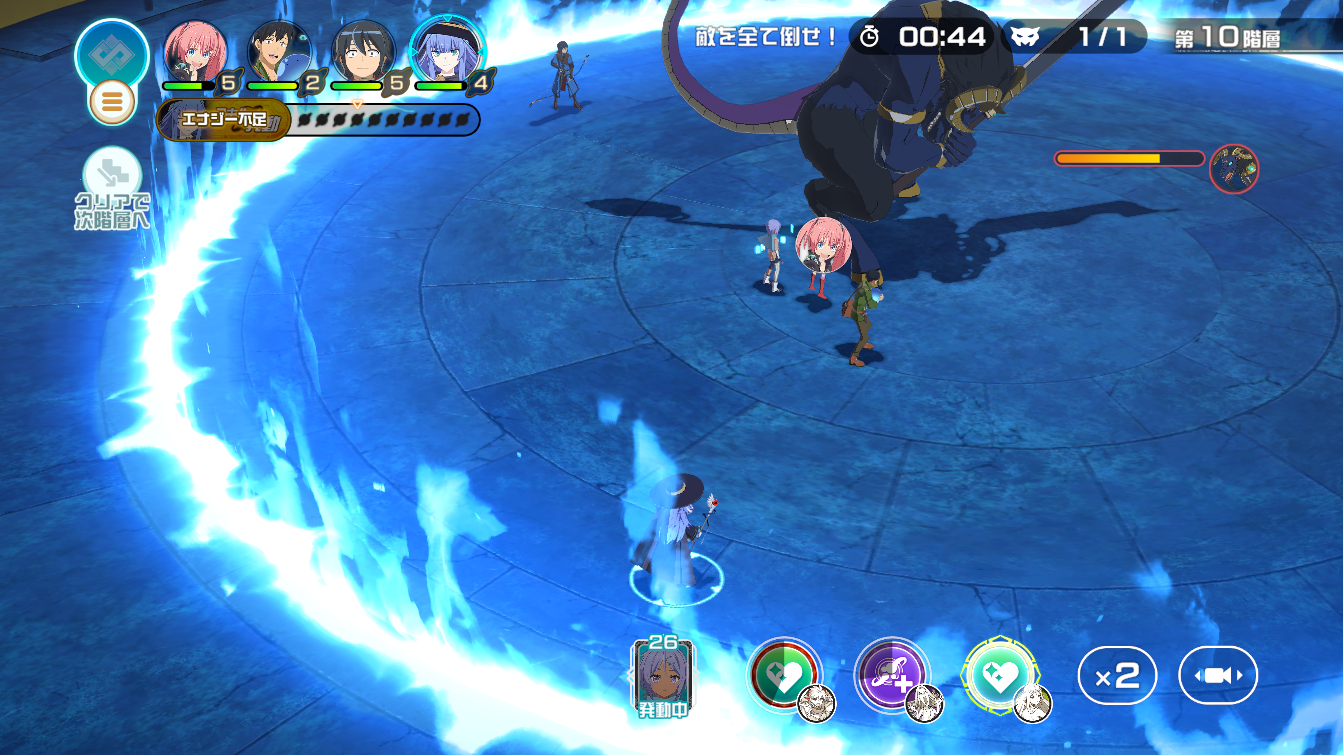
Task: Select the portrait of man with blue slime
Action: 279,52
